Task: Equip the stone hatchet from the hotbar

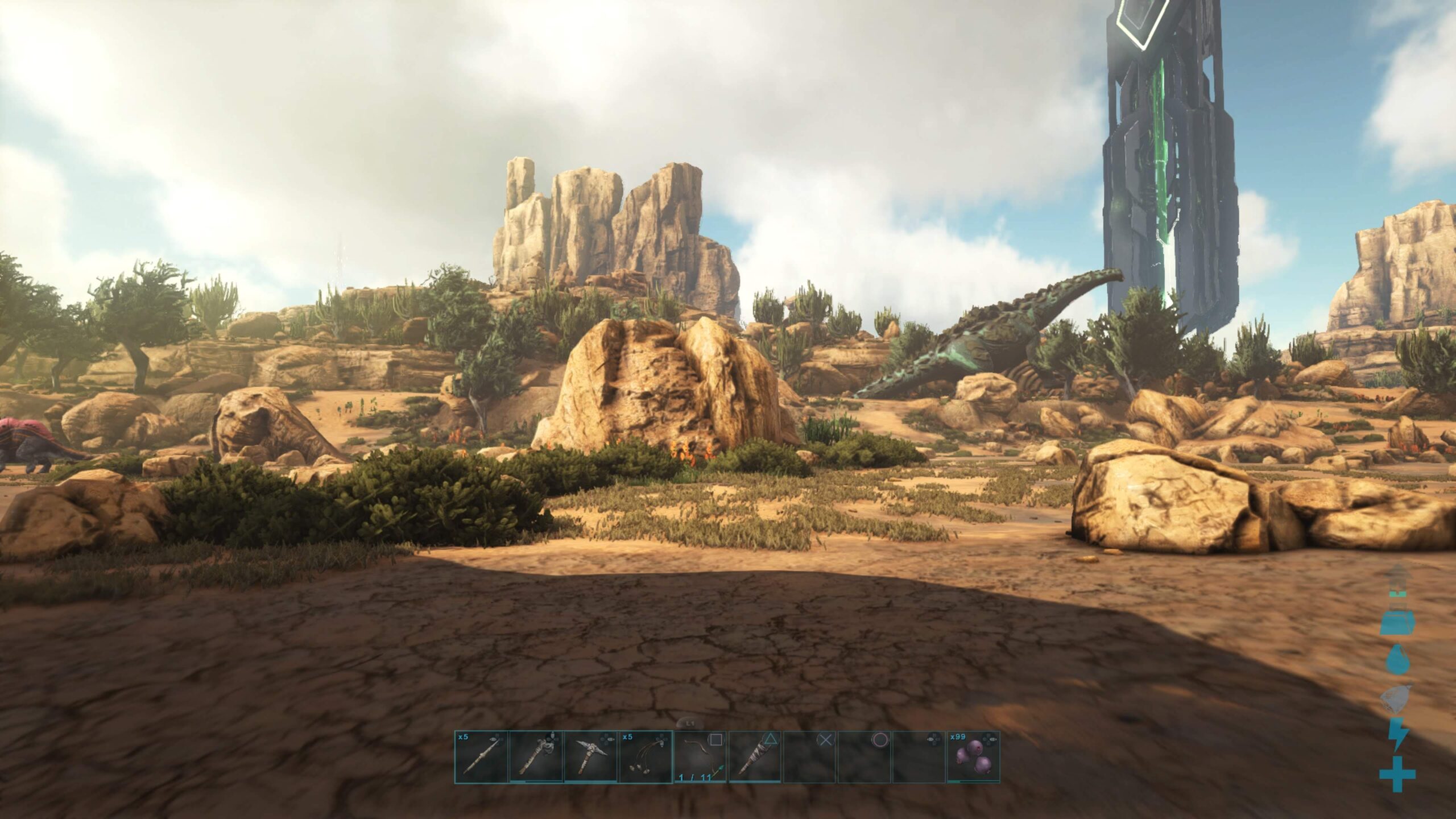Action: (536, 757)
